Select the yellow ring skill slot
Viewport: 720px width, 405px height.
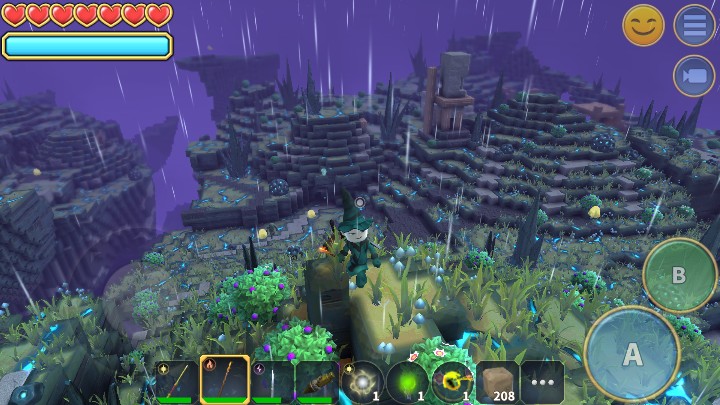pyautogui.click(x=452, y=382)
